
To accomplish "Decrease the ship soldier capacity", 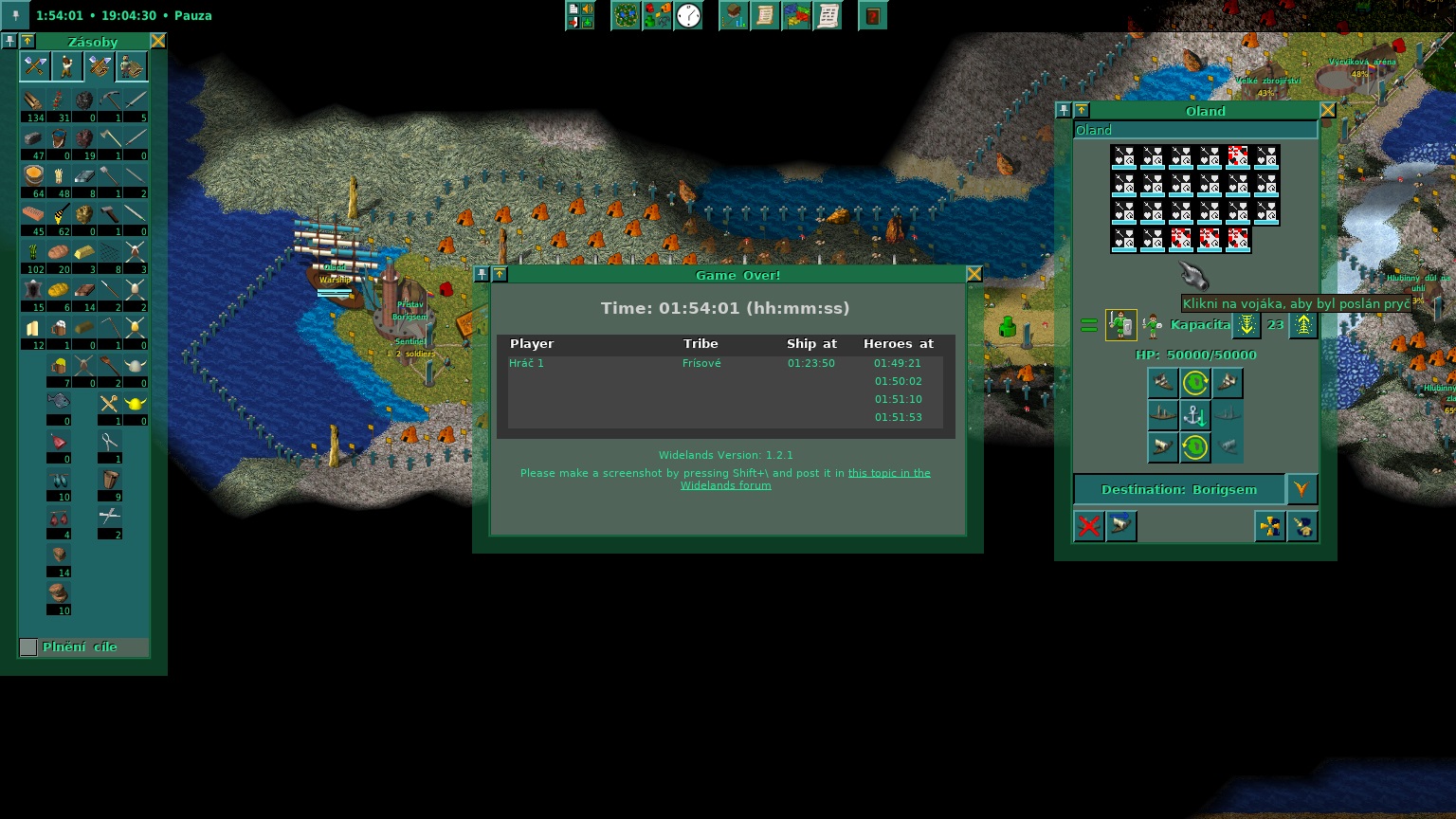I will click(1247, 325).
